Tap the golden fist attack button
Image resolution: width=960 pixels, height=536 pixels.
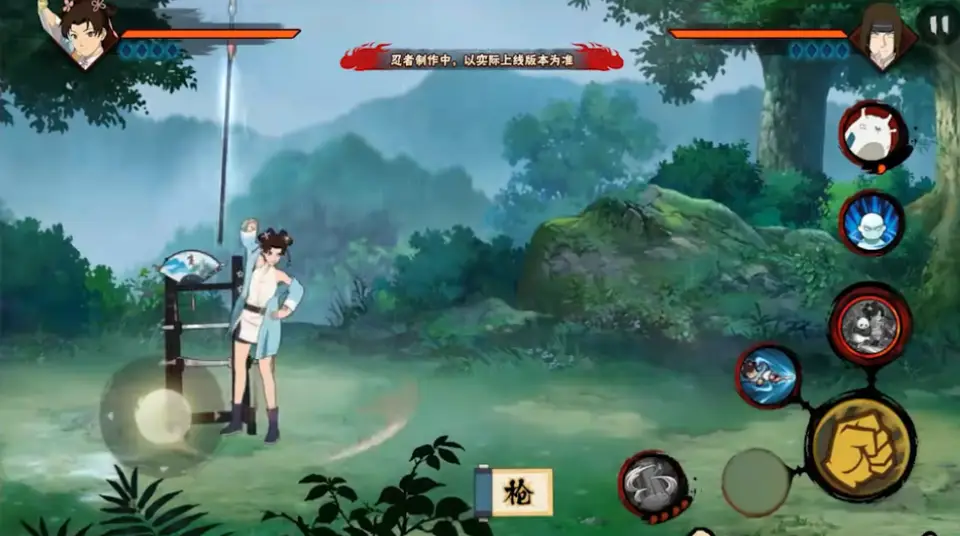tap(861, 445)
